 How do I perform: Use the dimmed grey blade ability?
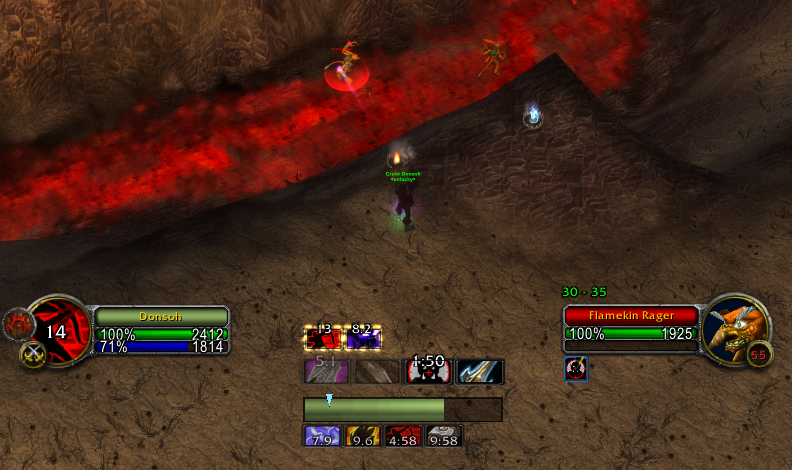pos(374,372)
